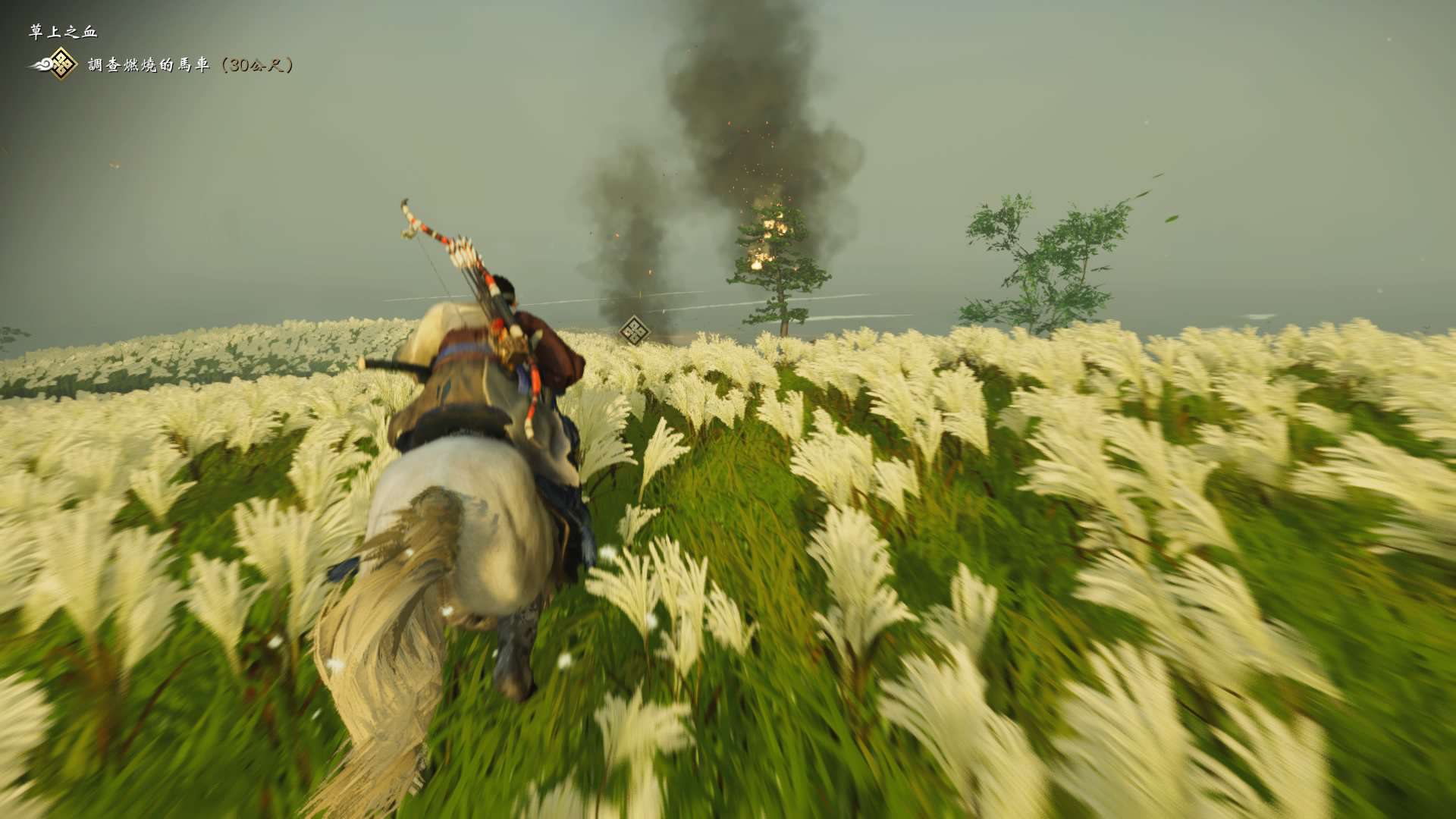Viewport: 1456px width, 819px height.
Task: Click the quest objective emblem icon
Action: 59,64
